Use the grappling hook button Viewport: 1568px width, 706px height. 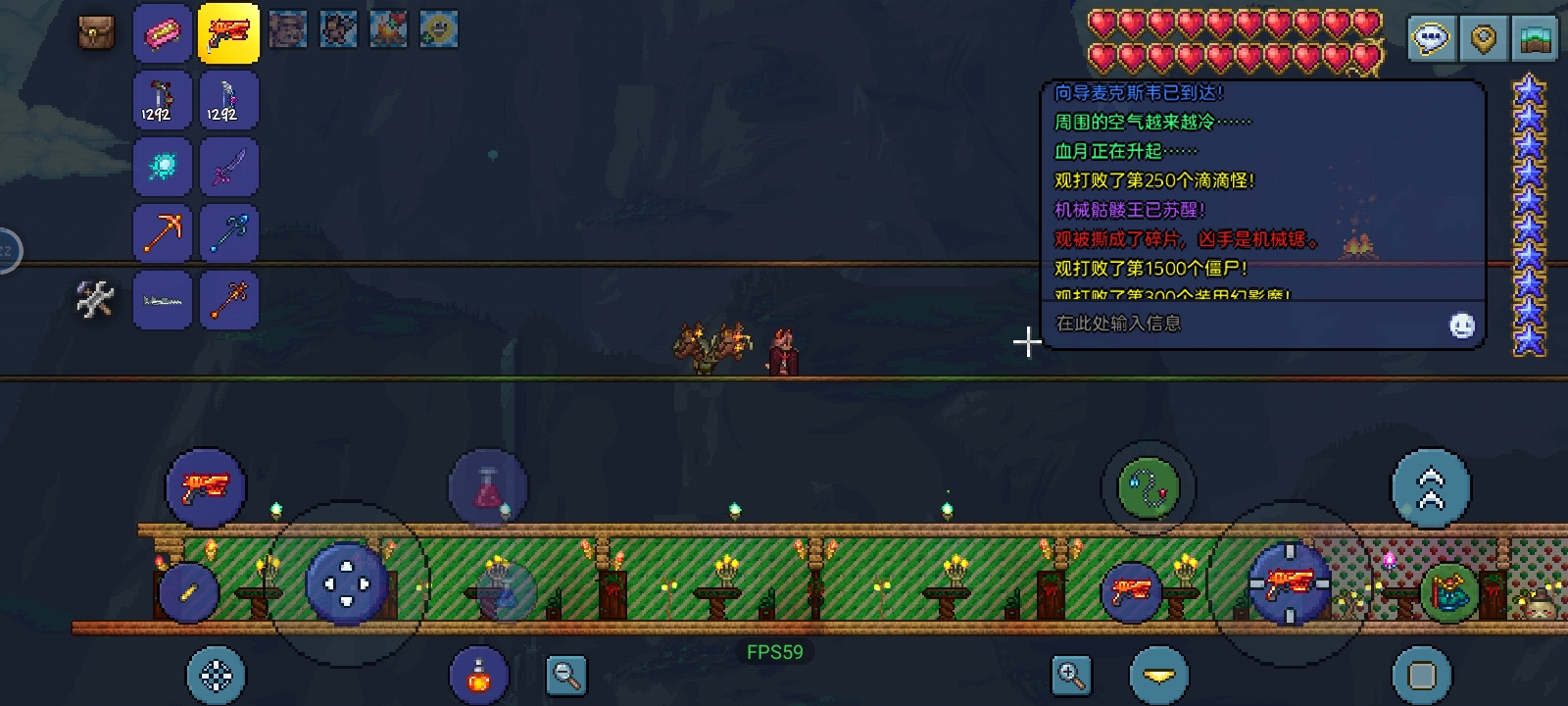tap(1149, 486)
